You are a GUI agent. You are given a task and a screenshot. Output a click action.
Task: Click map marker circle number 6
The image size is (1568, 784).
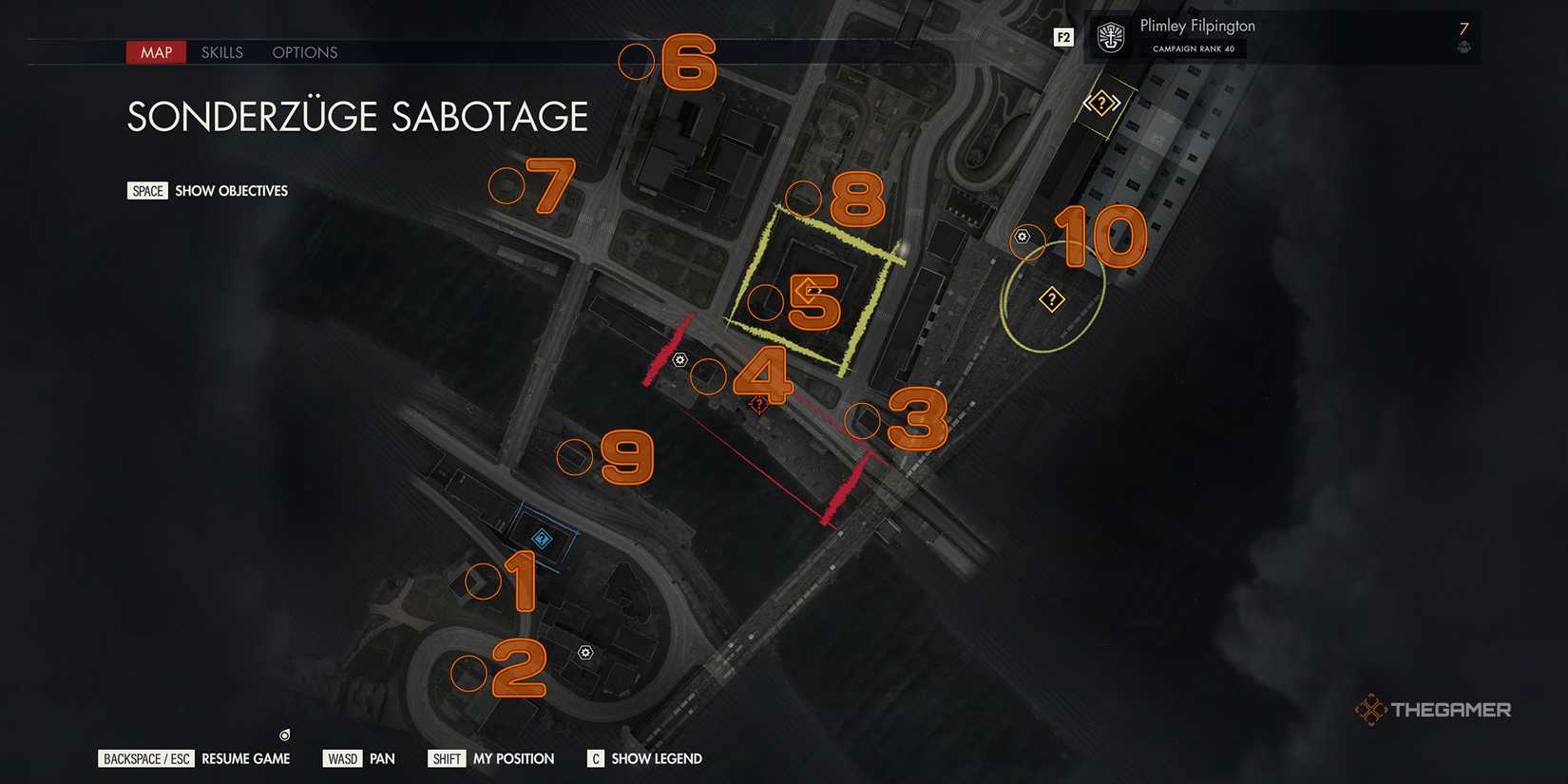(x=637, y=63)
